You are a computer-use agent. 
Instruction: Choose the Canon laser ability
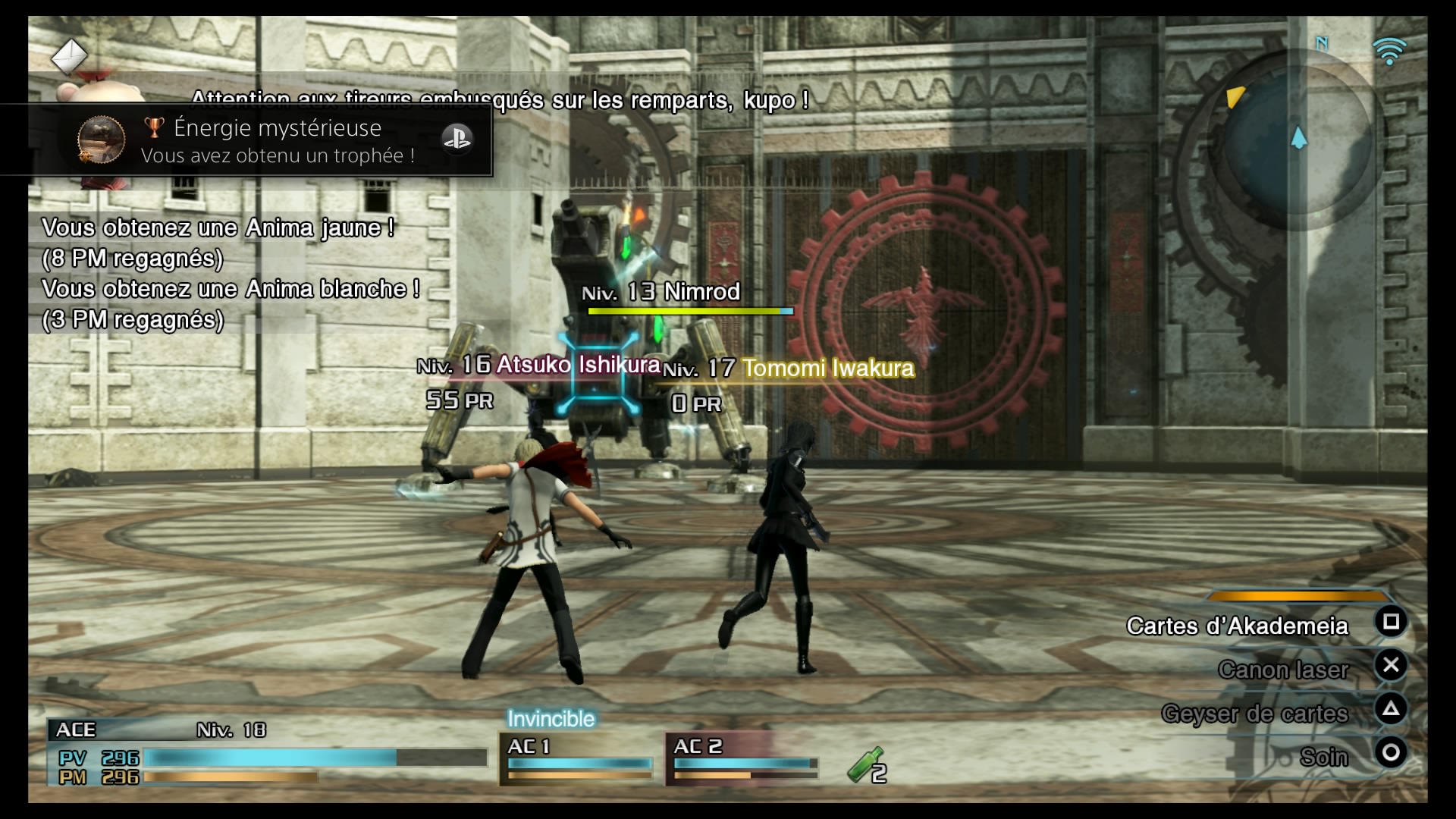[x=1283, y=670]
